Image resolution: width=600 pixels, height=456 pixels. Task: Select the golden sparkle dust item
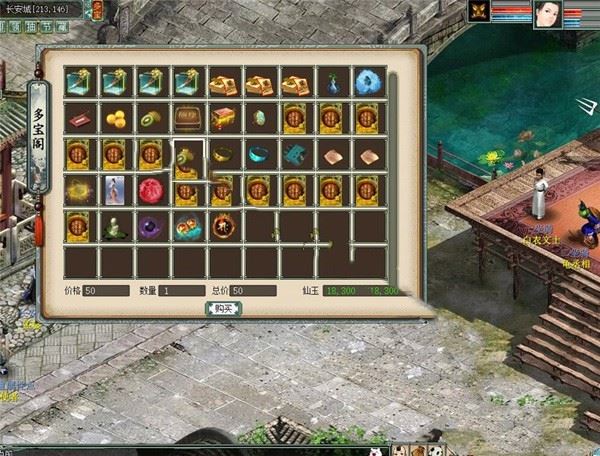pos(78,190)
